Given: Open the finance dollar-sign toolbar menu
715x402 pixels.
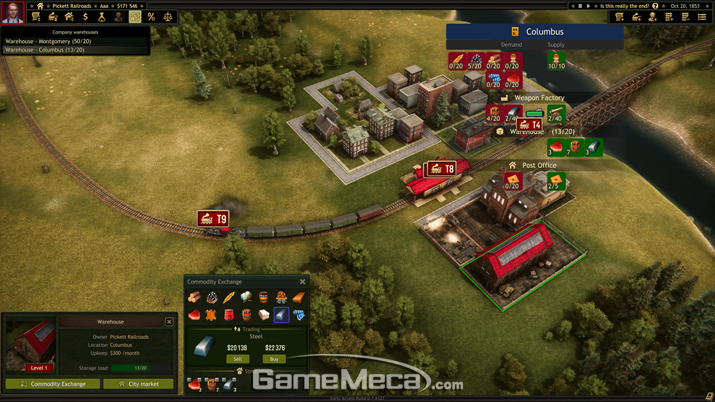Looking at the screenshot, I should click(x=85, y=17).
